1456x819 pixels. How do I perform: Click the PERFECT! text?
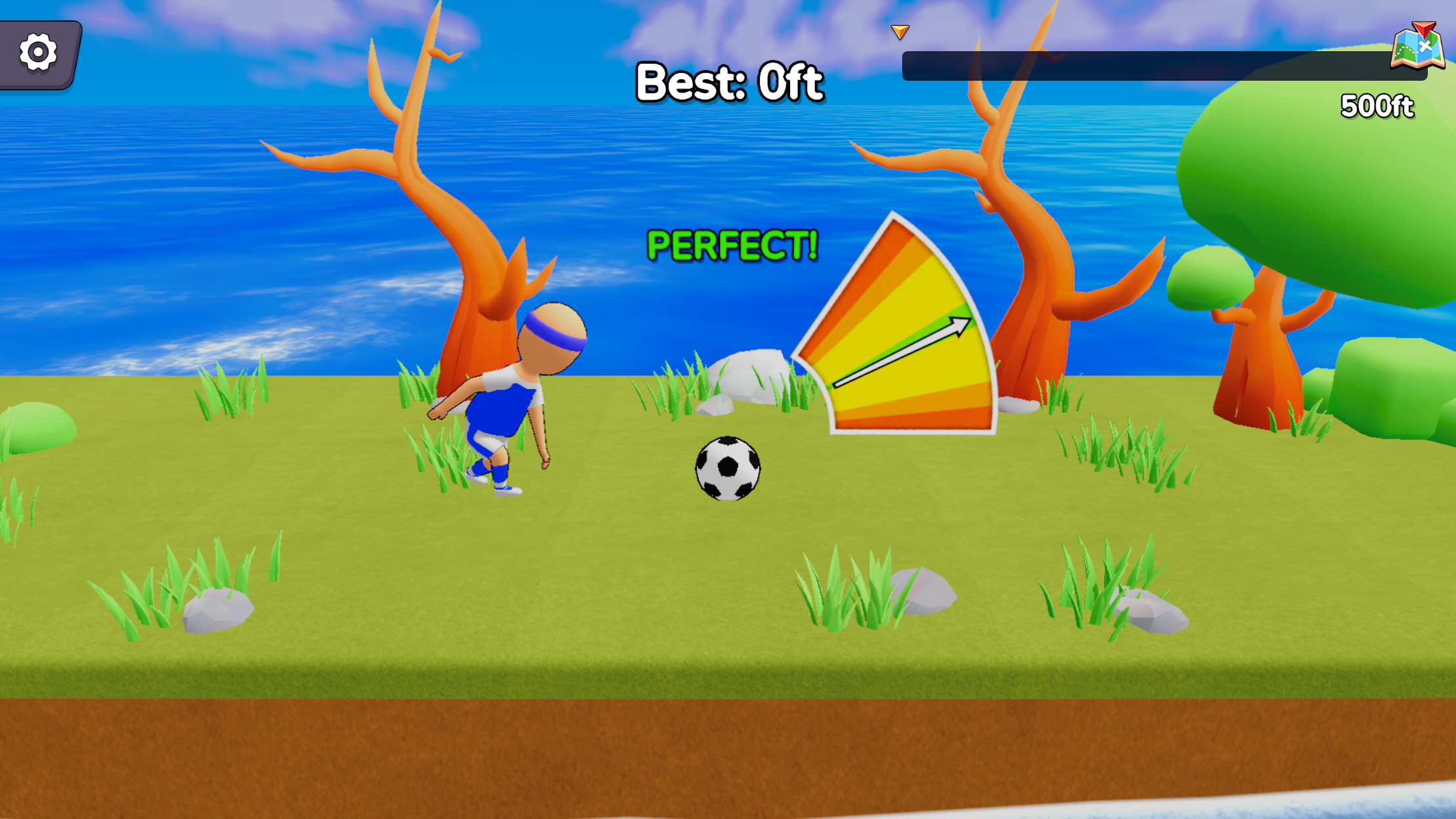click(731, 247)
